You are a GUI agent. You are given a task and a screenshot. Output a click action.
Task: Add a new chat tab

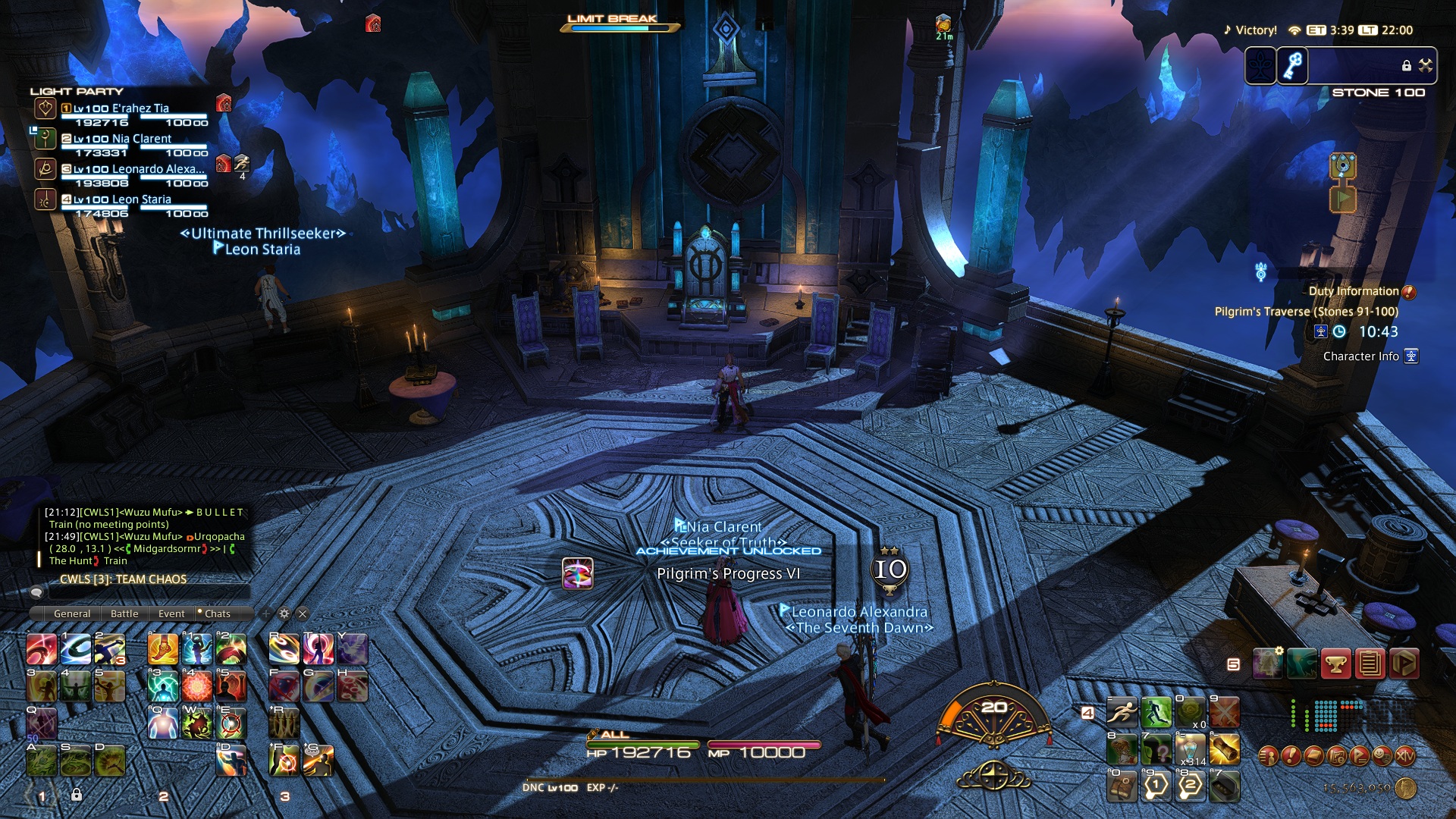pos(266,613)
